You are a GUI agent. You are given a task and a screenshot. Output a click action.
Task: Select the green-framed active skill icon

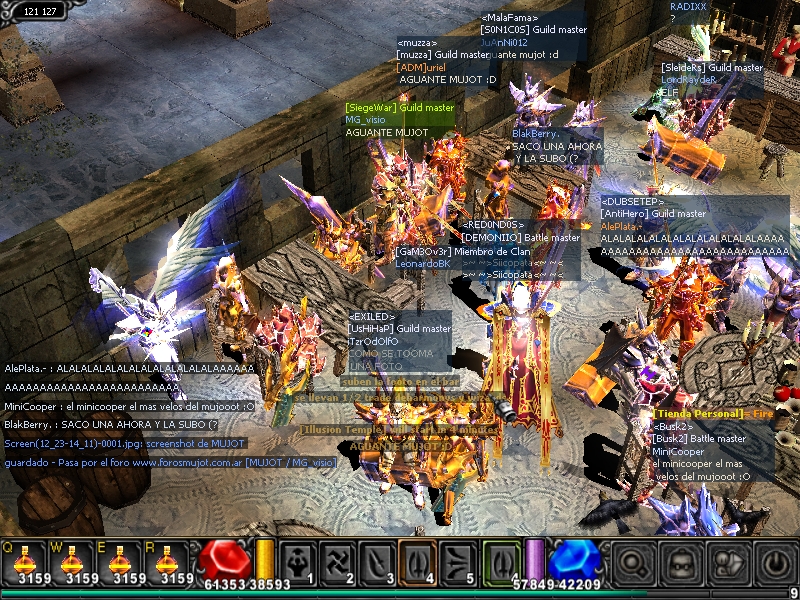(502, 561)
